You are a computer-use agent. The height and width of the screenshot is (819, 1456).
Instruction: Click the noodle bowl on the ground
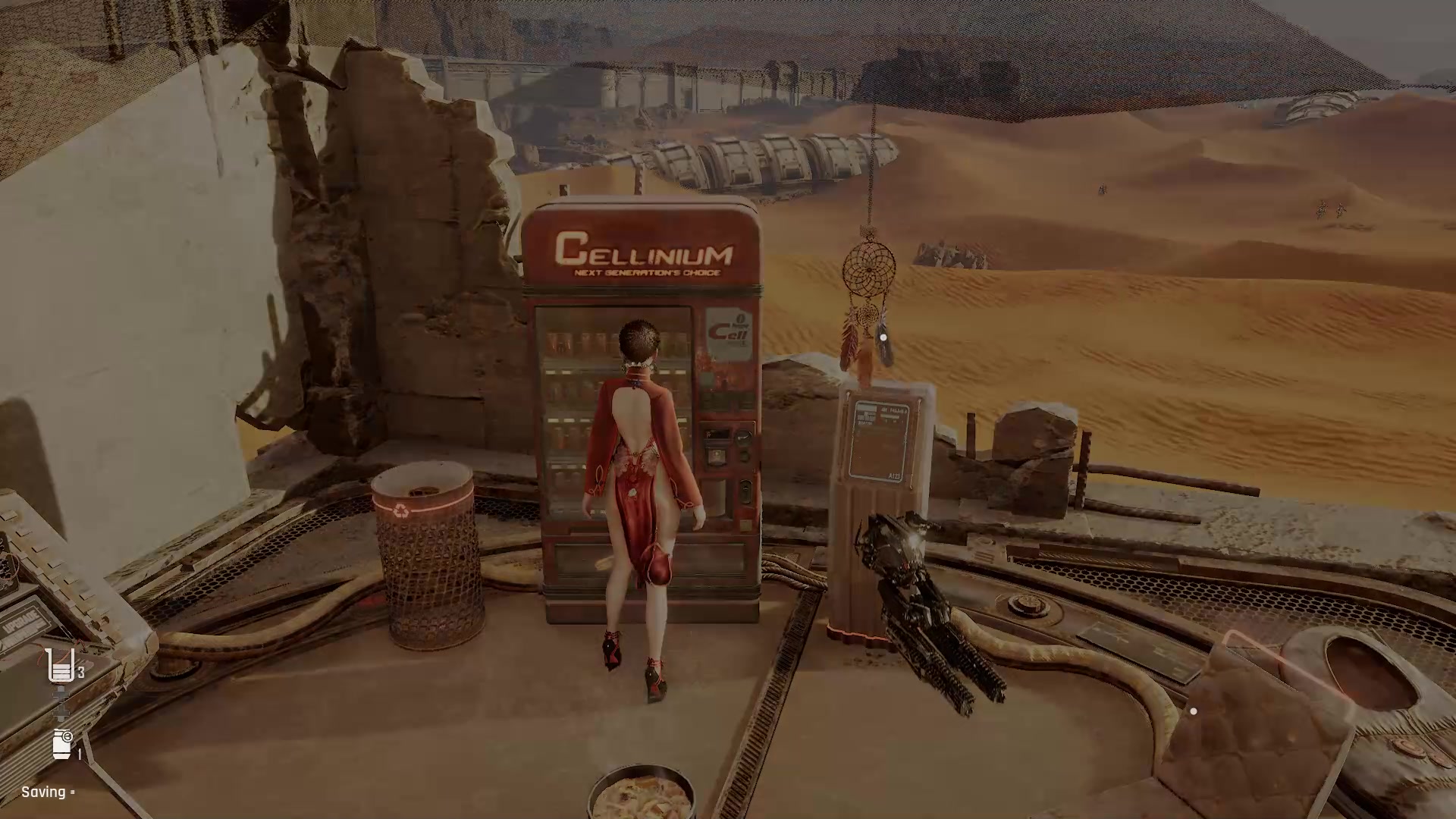tap(641, 795)
